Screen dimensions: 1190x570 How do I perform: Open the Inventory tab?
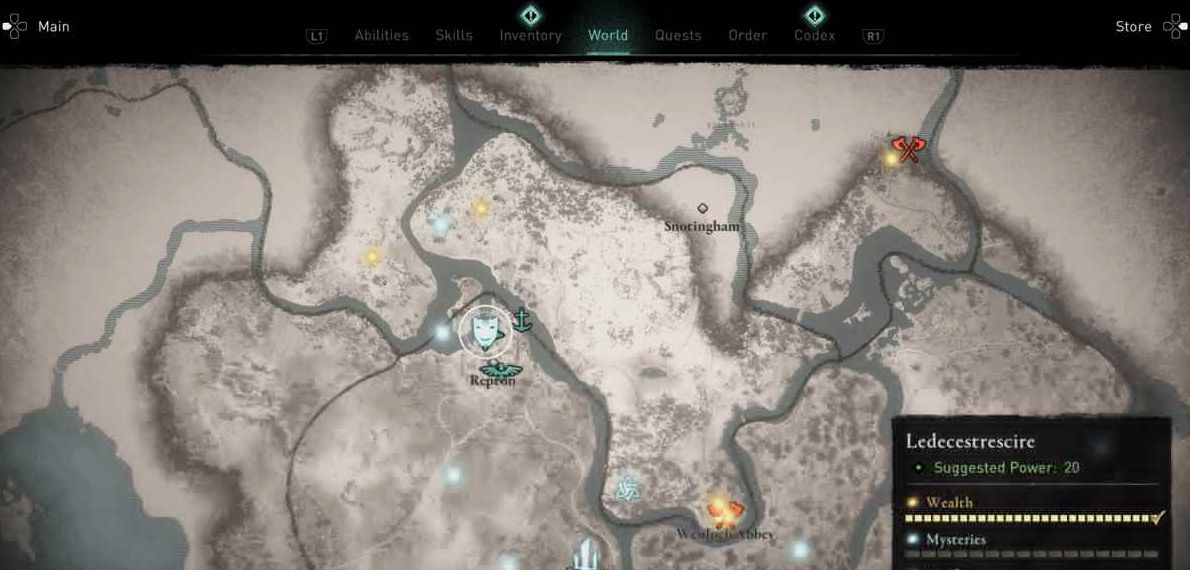530,35
